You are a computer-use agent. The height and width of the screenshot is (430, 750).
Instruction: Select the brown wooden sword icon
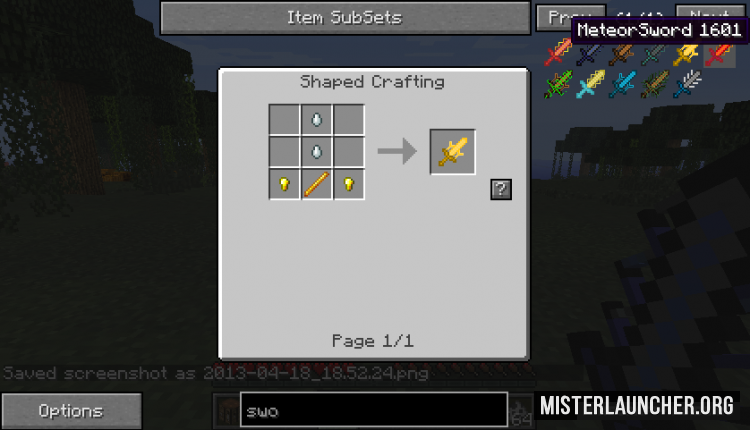622,55
